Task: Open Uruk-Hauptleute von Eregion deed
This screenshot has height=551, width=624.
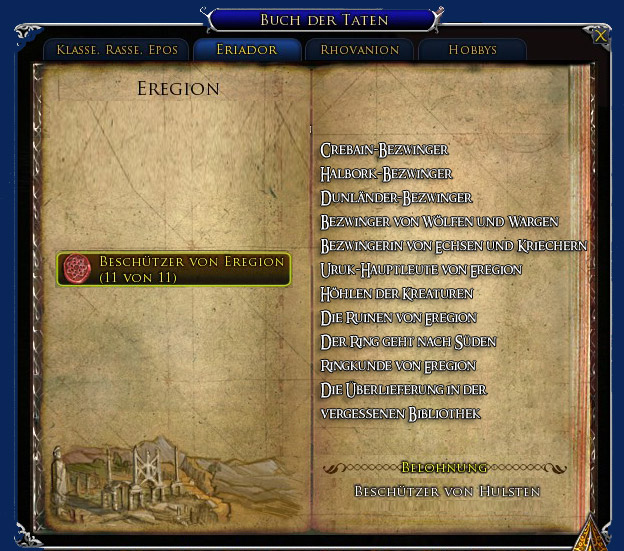Action: click(x=421, y=270)
